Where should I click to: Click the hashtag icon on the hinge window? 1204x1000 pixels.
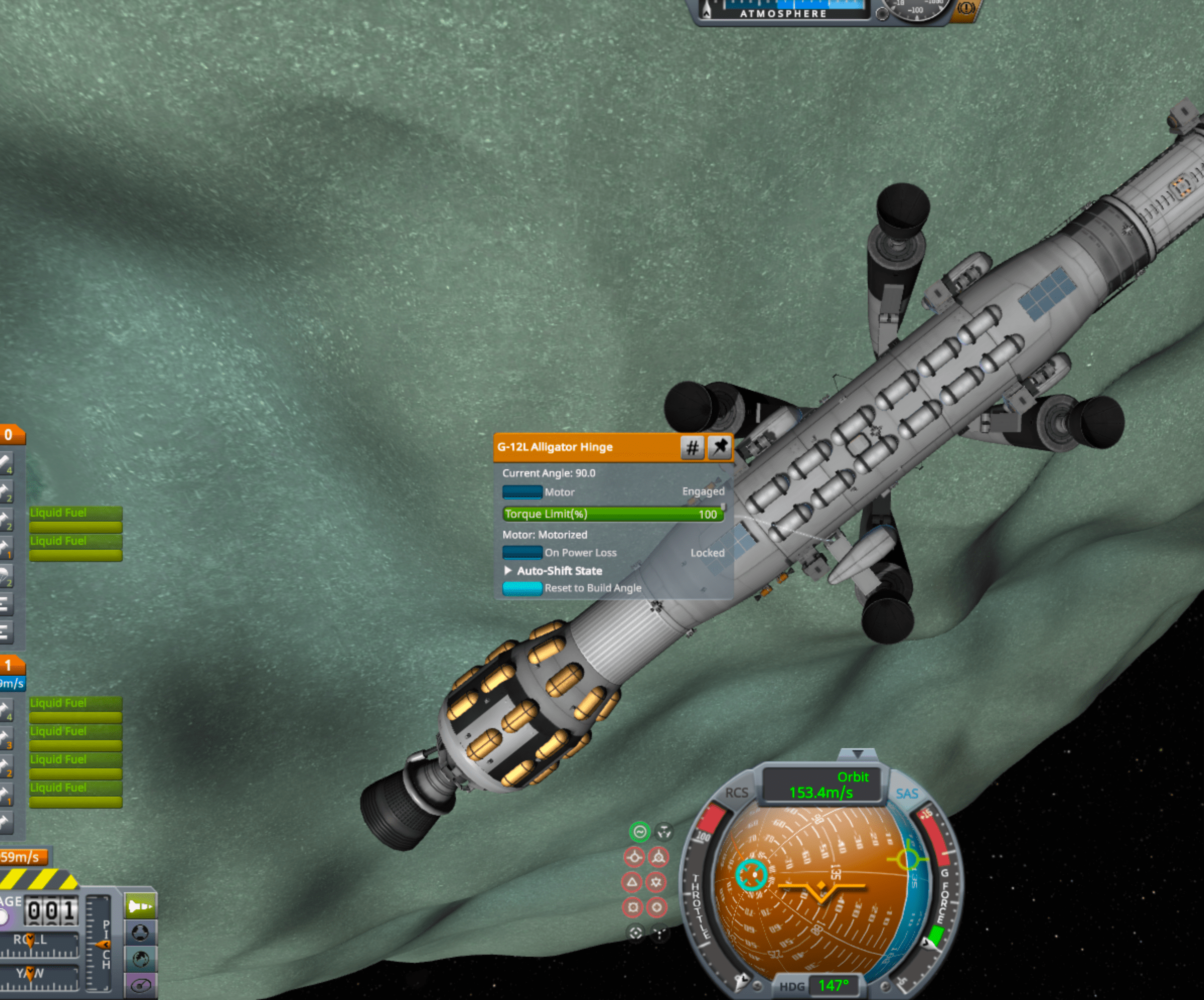pos(692,448)
